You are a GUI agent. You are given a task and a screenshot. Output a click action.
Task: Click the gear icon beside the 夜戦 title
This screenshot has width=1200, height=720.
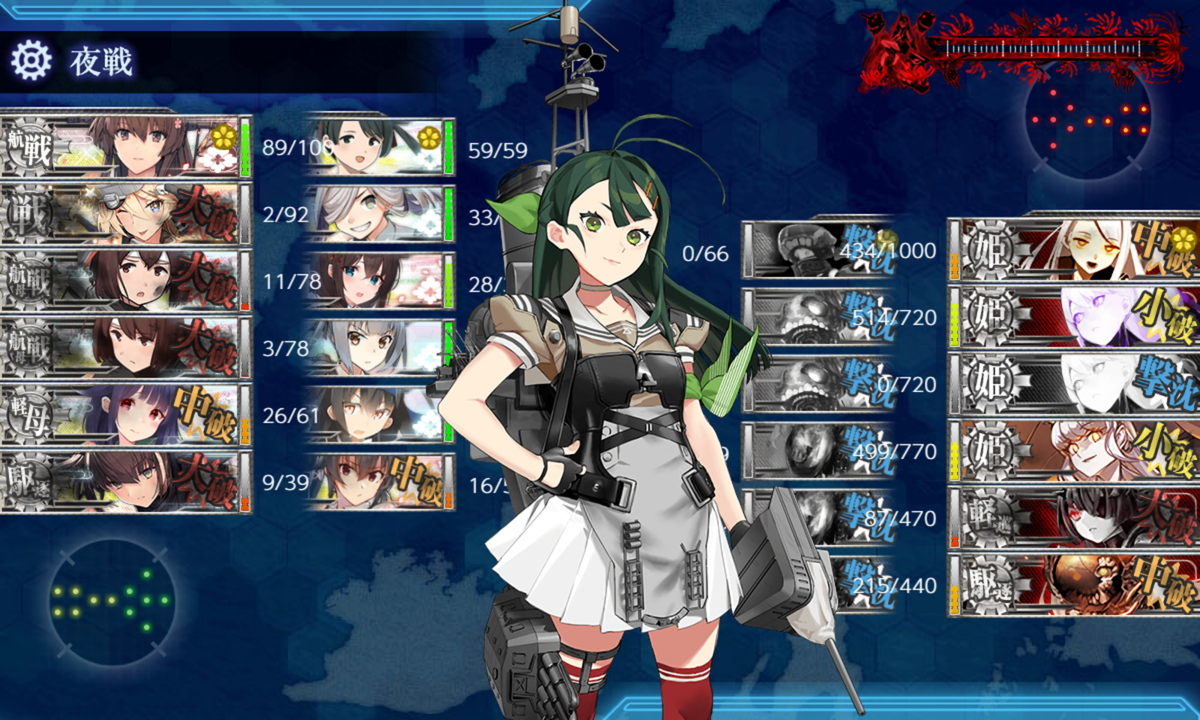click(30, 61)
